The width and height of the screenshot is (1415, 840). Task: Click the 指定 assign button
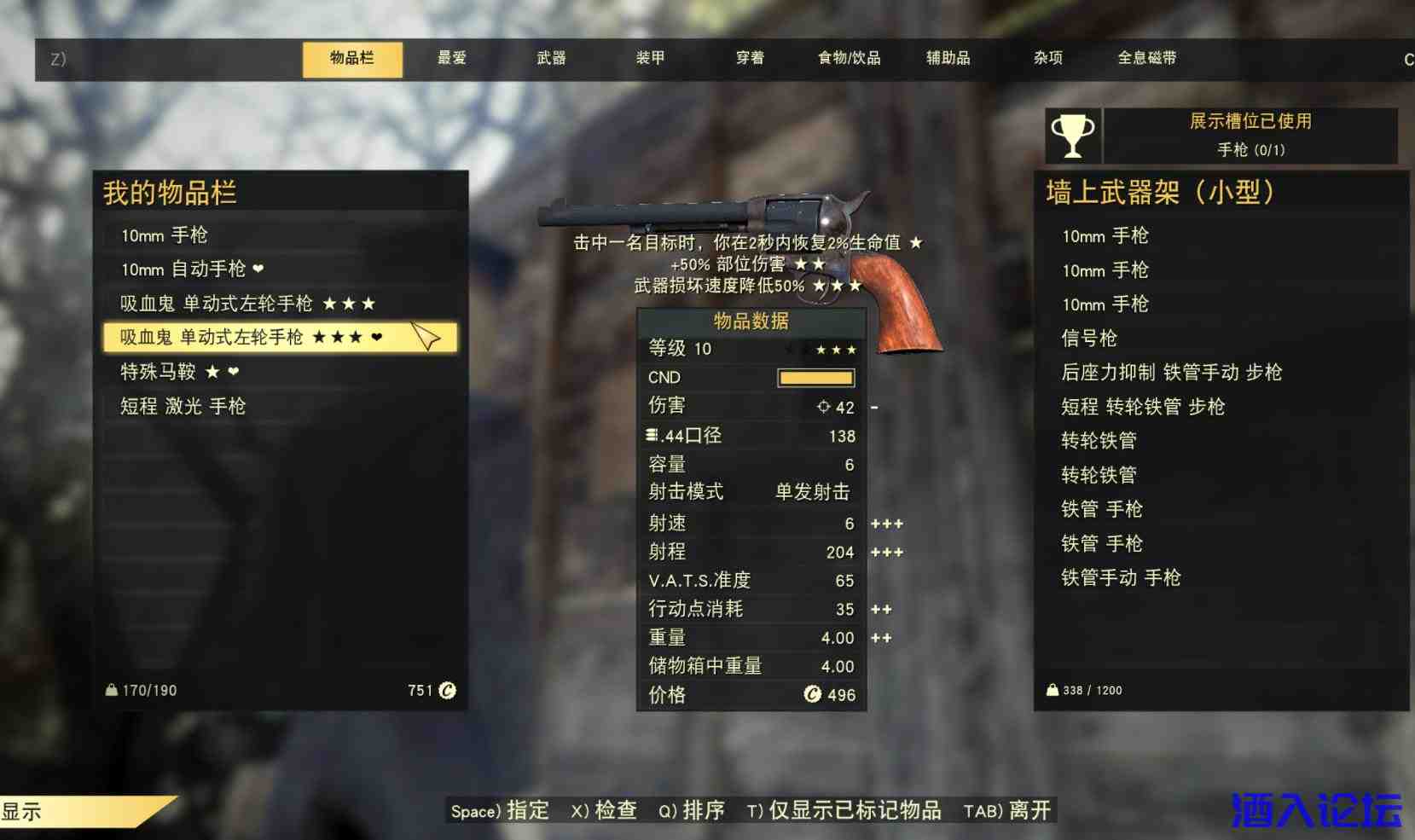point(501,810)
